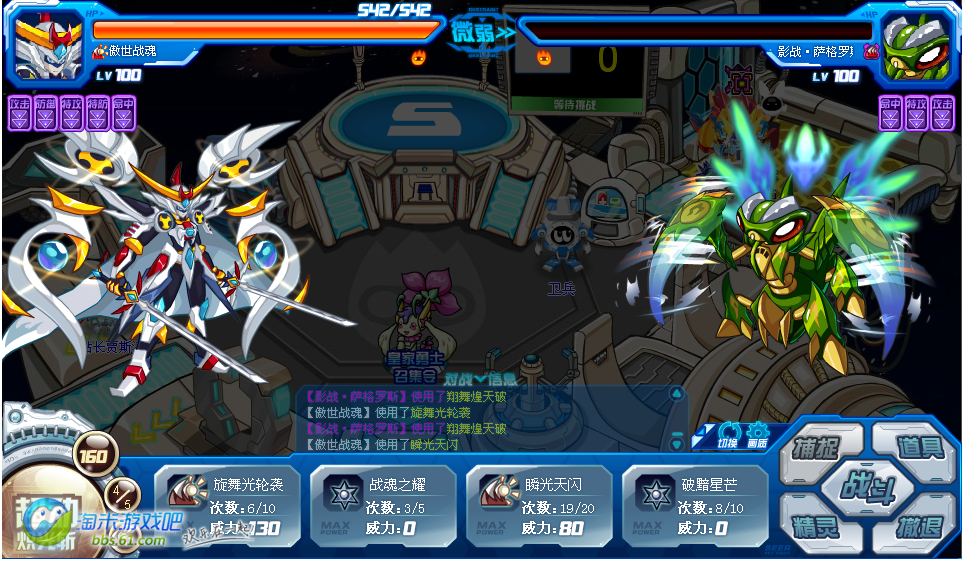Select the 战斗 fight button
The image size is (965, 563).
click(x=864, y=487)
